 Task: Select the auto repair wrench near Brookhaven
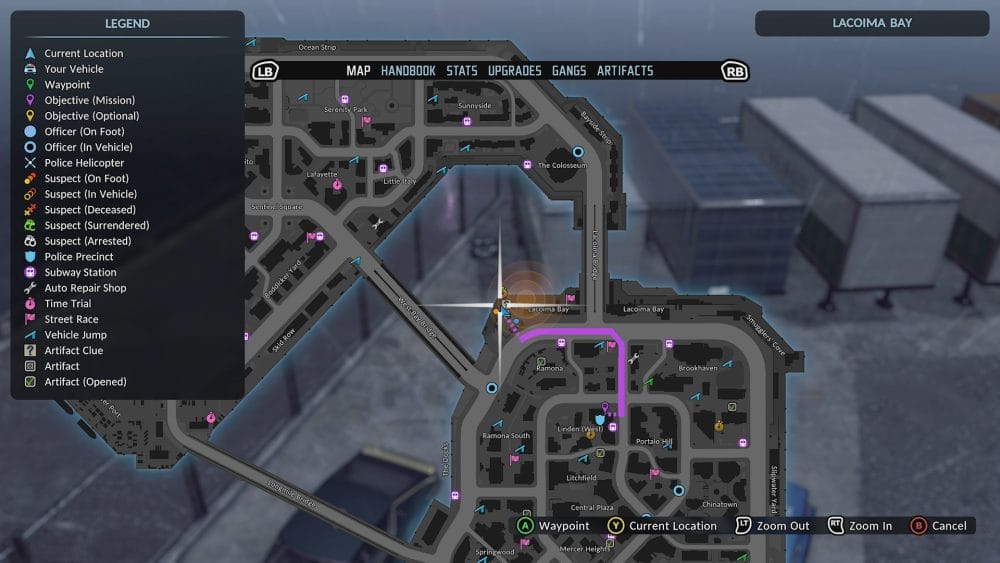[634, 358]
